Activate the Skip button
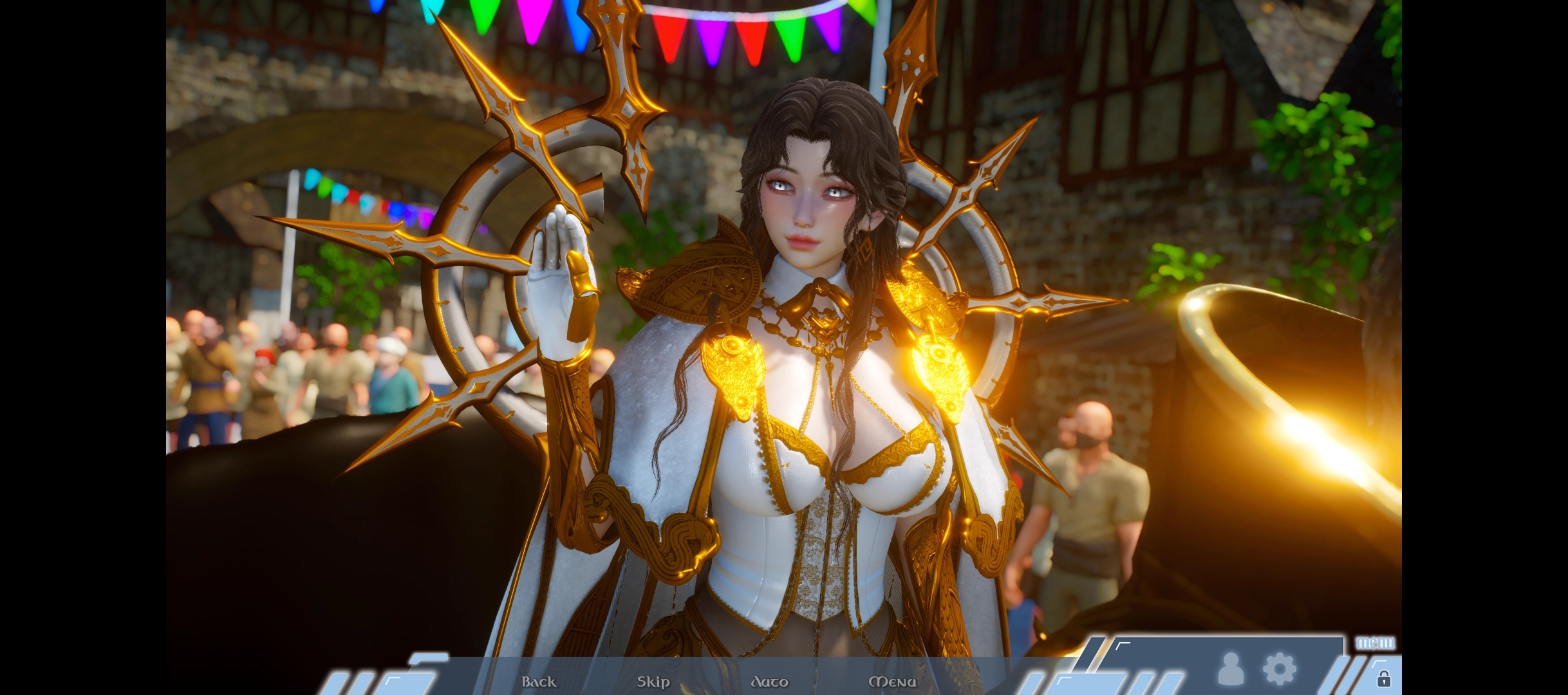1568x695 pixels. click(x=653, y=681)
